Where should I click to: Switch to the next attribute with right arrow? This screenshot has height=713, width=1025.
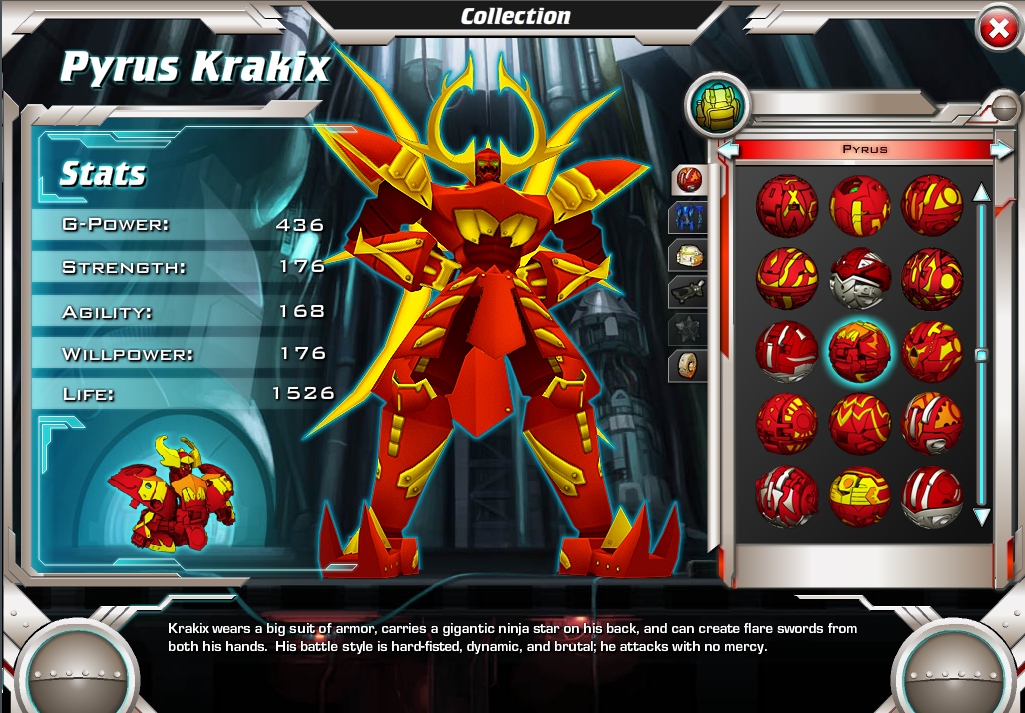tap(1001, 150)
